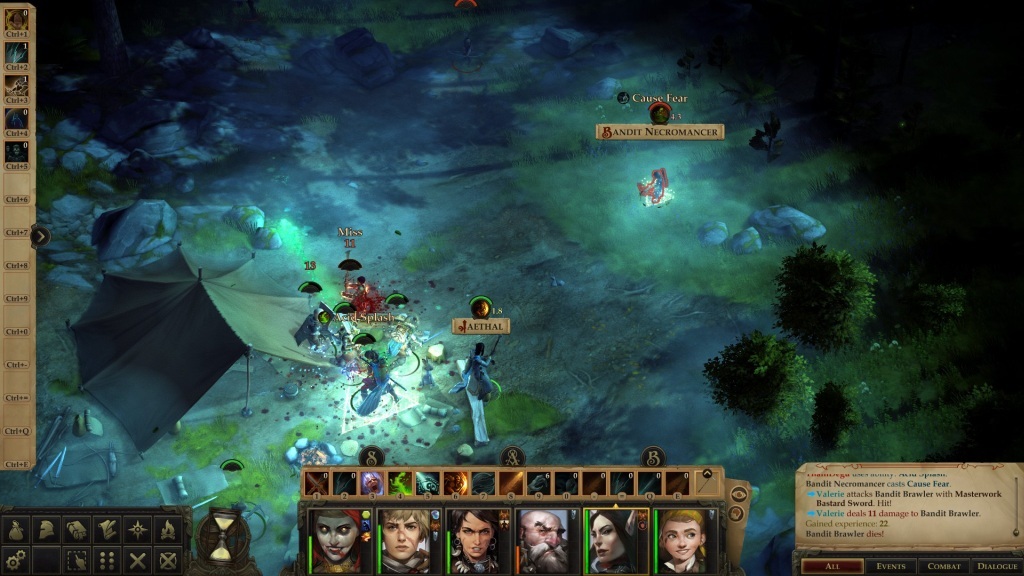1024x576 pixels.
Task: Expand the action bar arrow button
Action: (x=707, y=476)
